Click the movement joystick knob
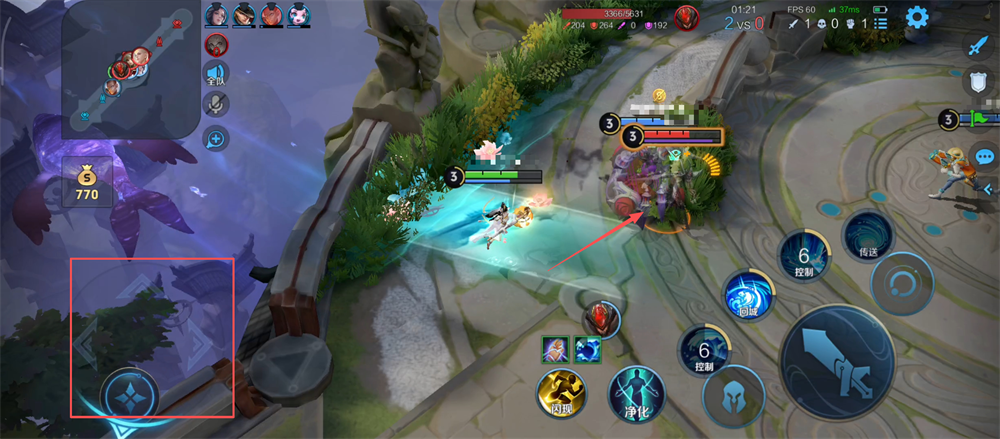This screenshot has height=439, width=1000. pyautogui.click(x=130, y=394)
